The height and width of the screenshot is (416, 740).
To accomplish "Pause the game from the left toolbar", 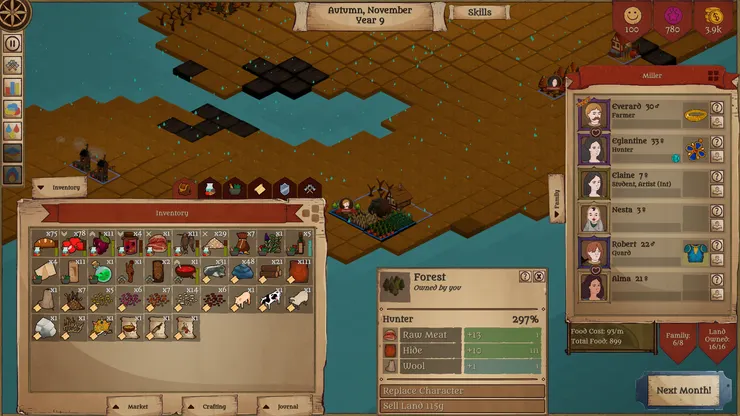I will [x=13, y=43].
